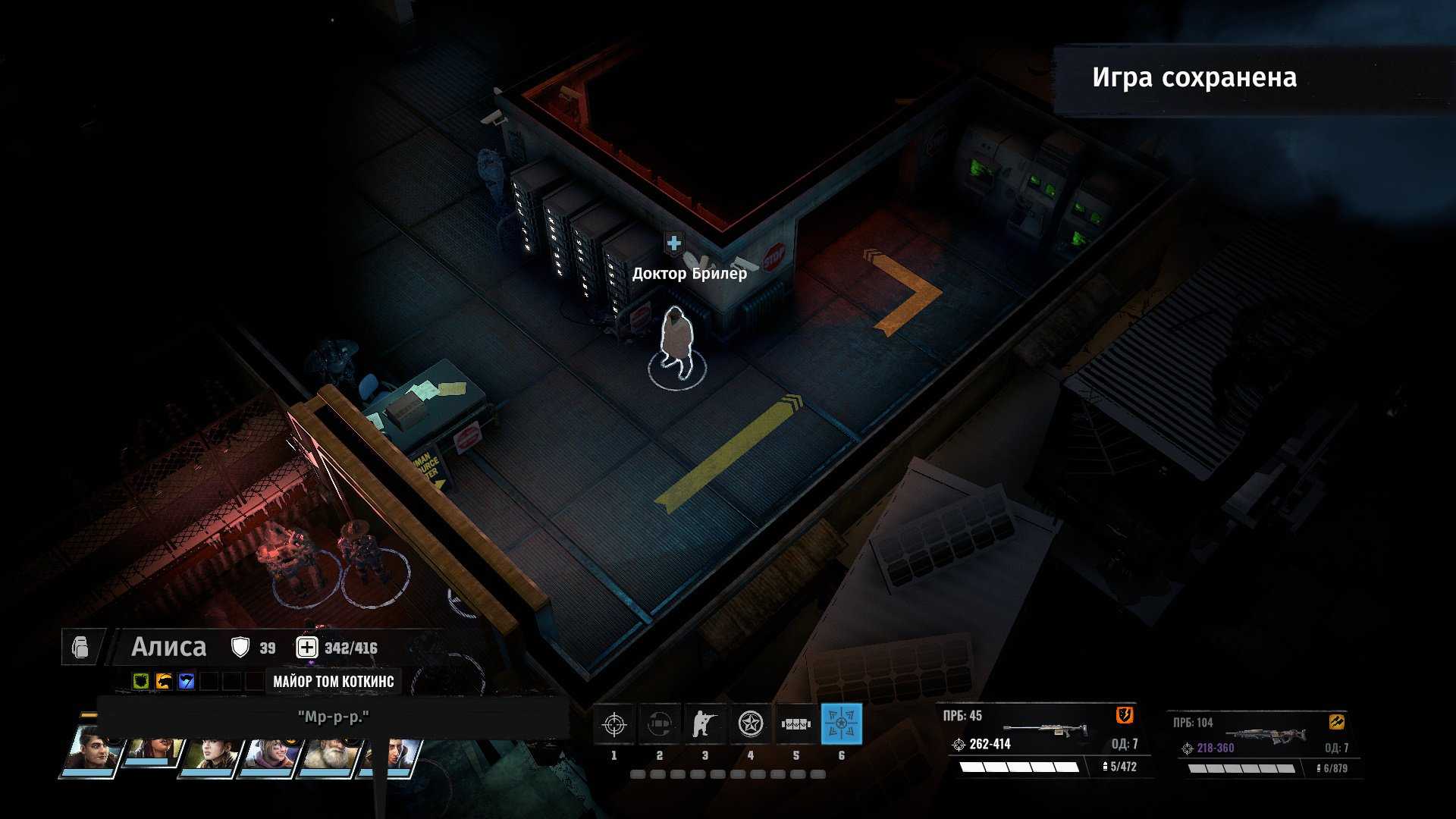Toggle the highlighted blue star burst ability

[841, 724]
